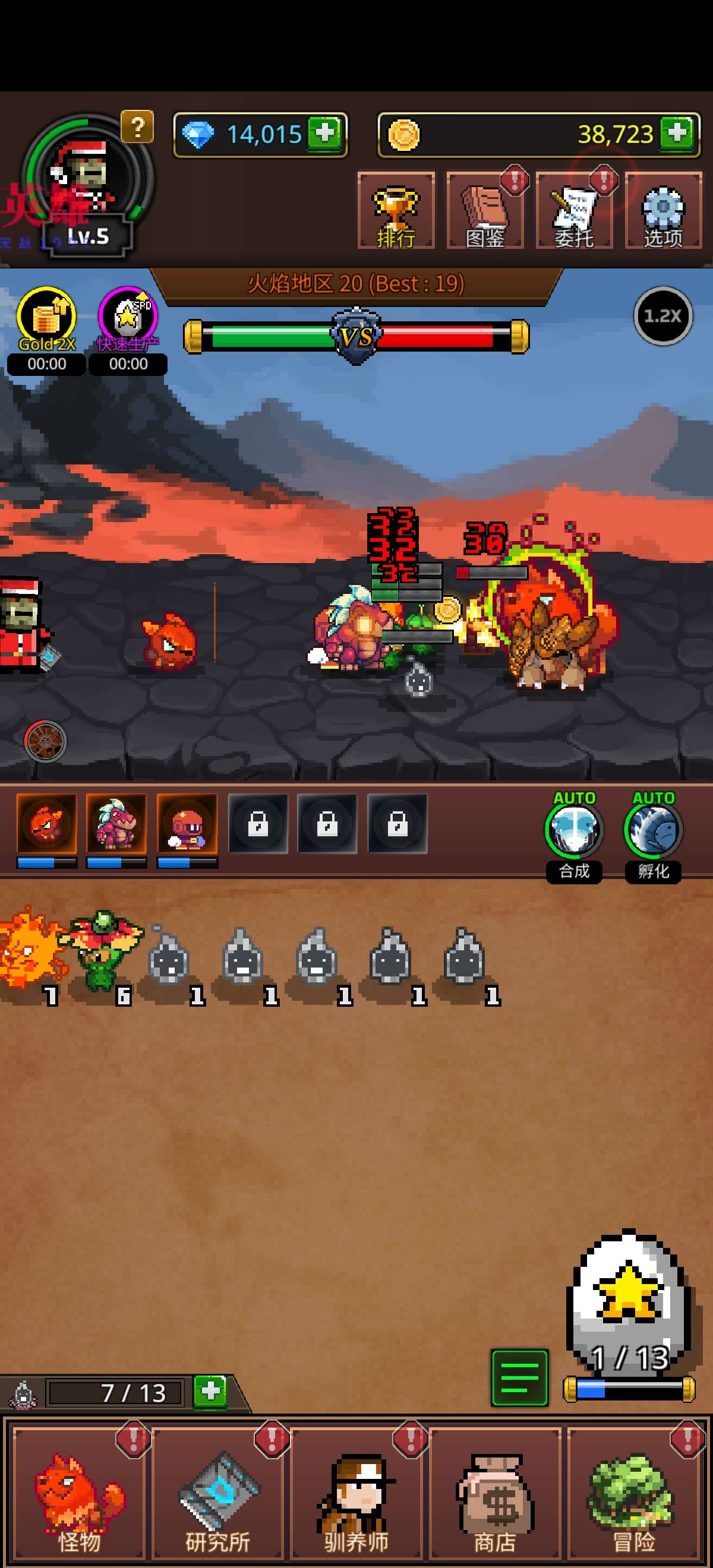Open the 排行 ranking menu
The height and width of the screenshot is (1568, 713).
click(x=396, y=211)
